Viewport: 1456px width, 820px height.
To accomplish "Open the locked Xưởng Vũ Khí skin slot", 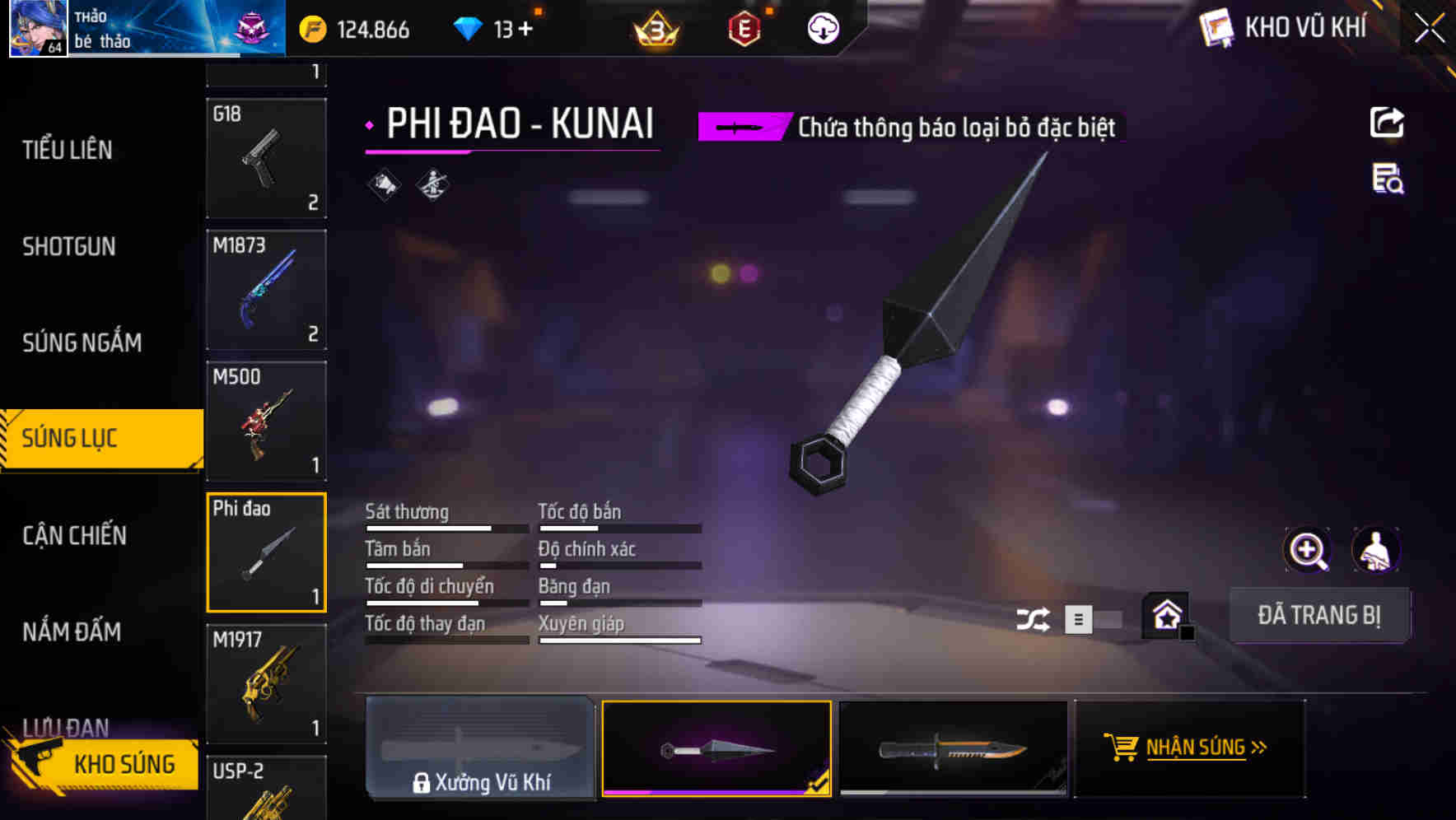I will (x=480, y=748).
